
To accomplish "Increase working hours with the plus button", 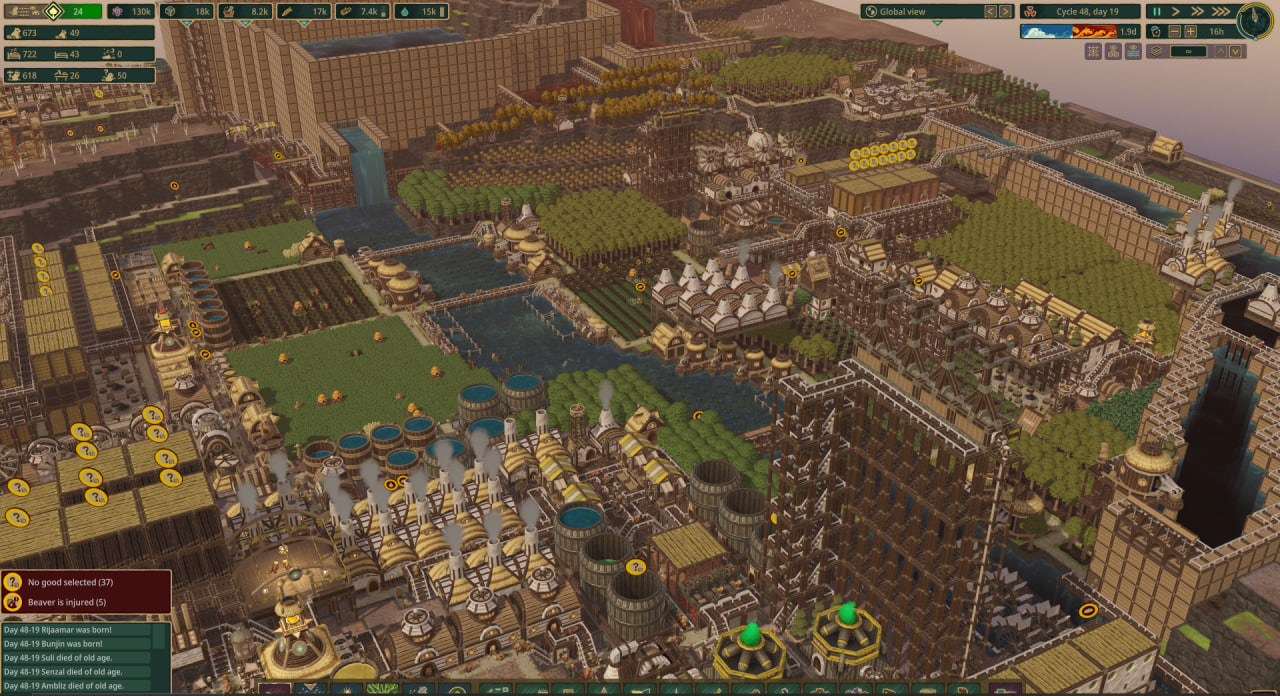I will (x=1191, y=31).
